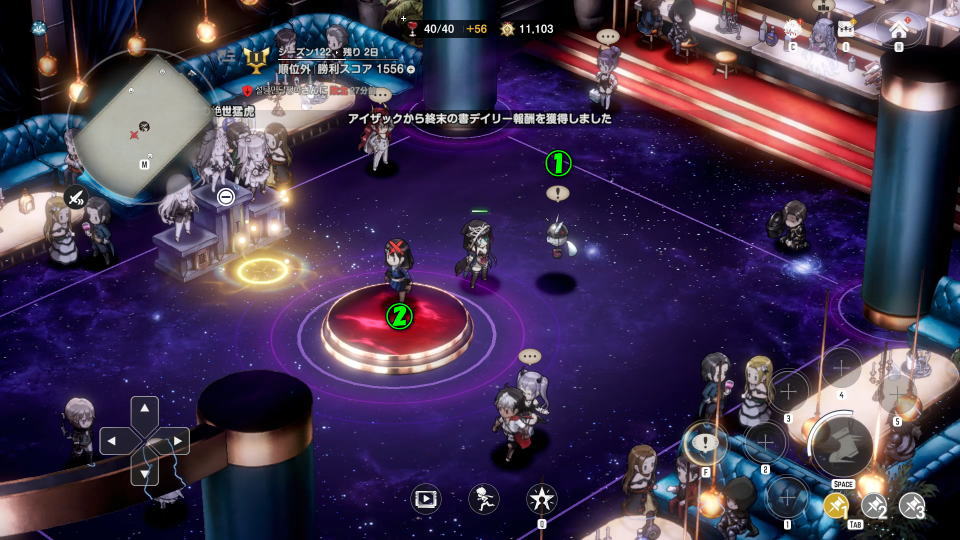Screen dimensions: 960x540
Task: Open the mailbox icon with yellow badge
Action: (x=845, y=29)
